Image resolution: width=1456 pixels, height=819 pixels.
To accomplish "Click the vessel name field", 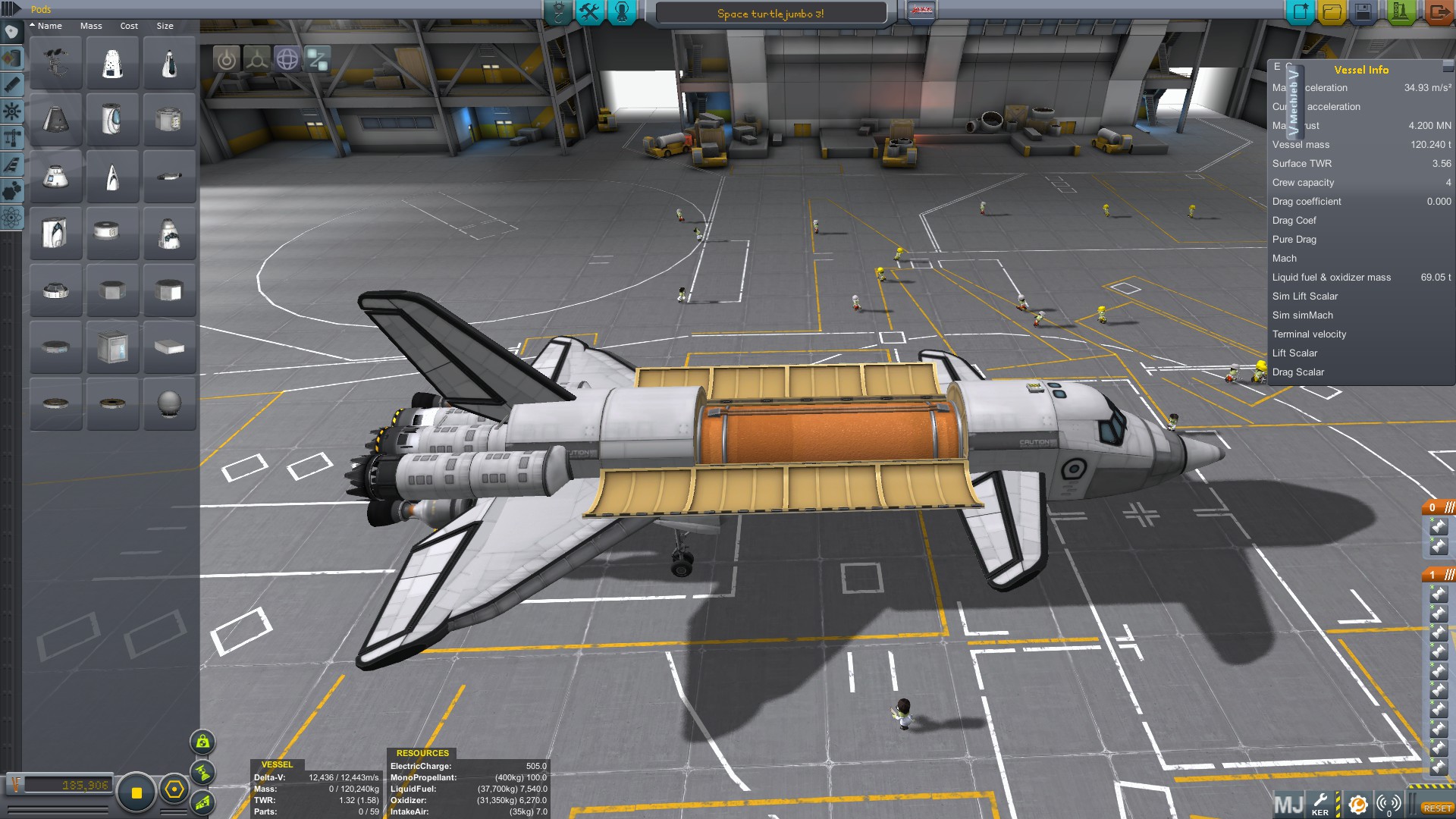I will point(770,14).
